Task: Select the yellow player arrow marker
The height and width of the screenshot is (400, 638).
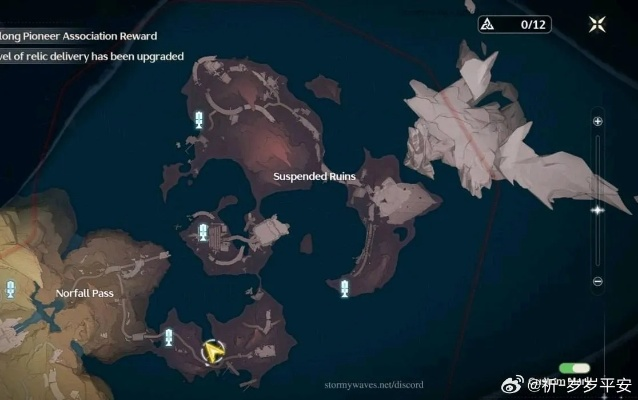Action: 212,351
